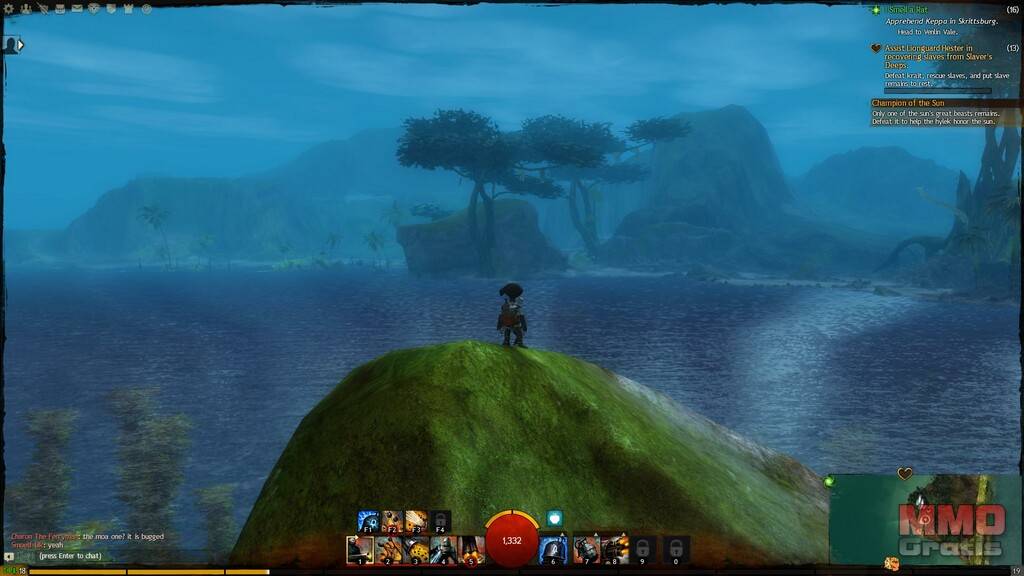Activate the healing skill in slot 6
Image resolution: width=1024 pixels, height=576 pixels.
(553, 550)
